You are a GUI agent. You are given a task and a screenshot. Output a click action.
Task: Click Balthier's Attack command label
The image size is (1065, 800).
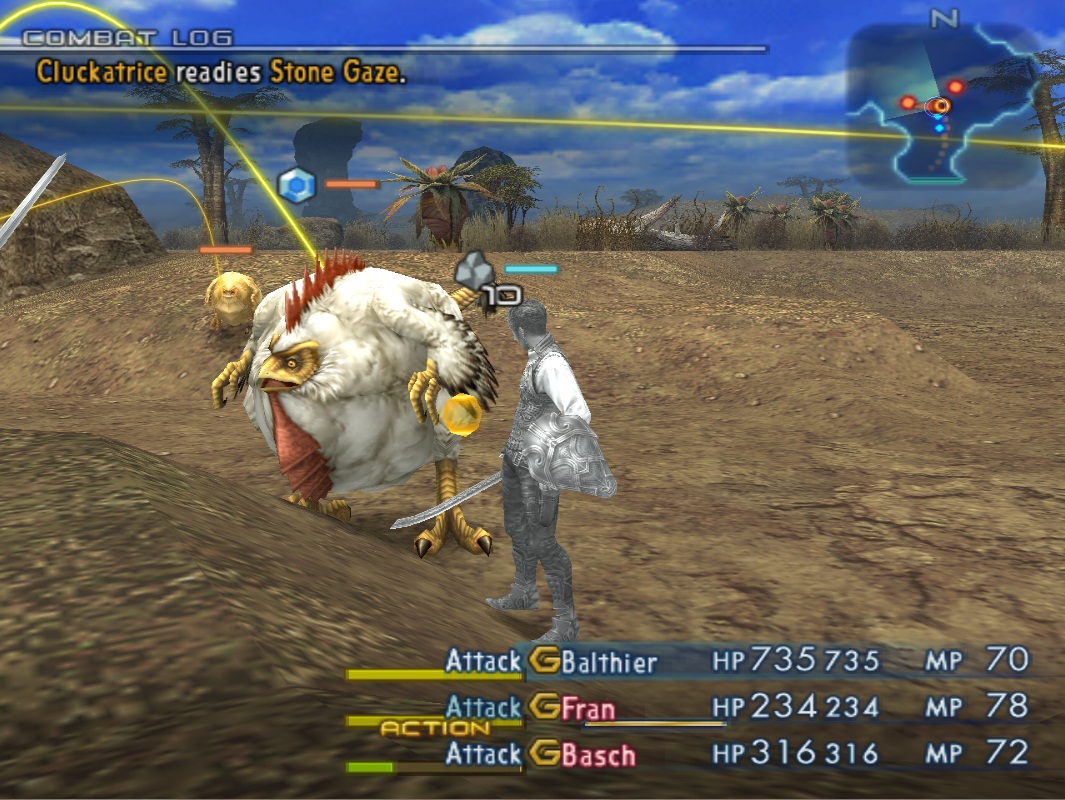click(x=483, y=661)
